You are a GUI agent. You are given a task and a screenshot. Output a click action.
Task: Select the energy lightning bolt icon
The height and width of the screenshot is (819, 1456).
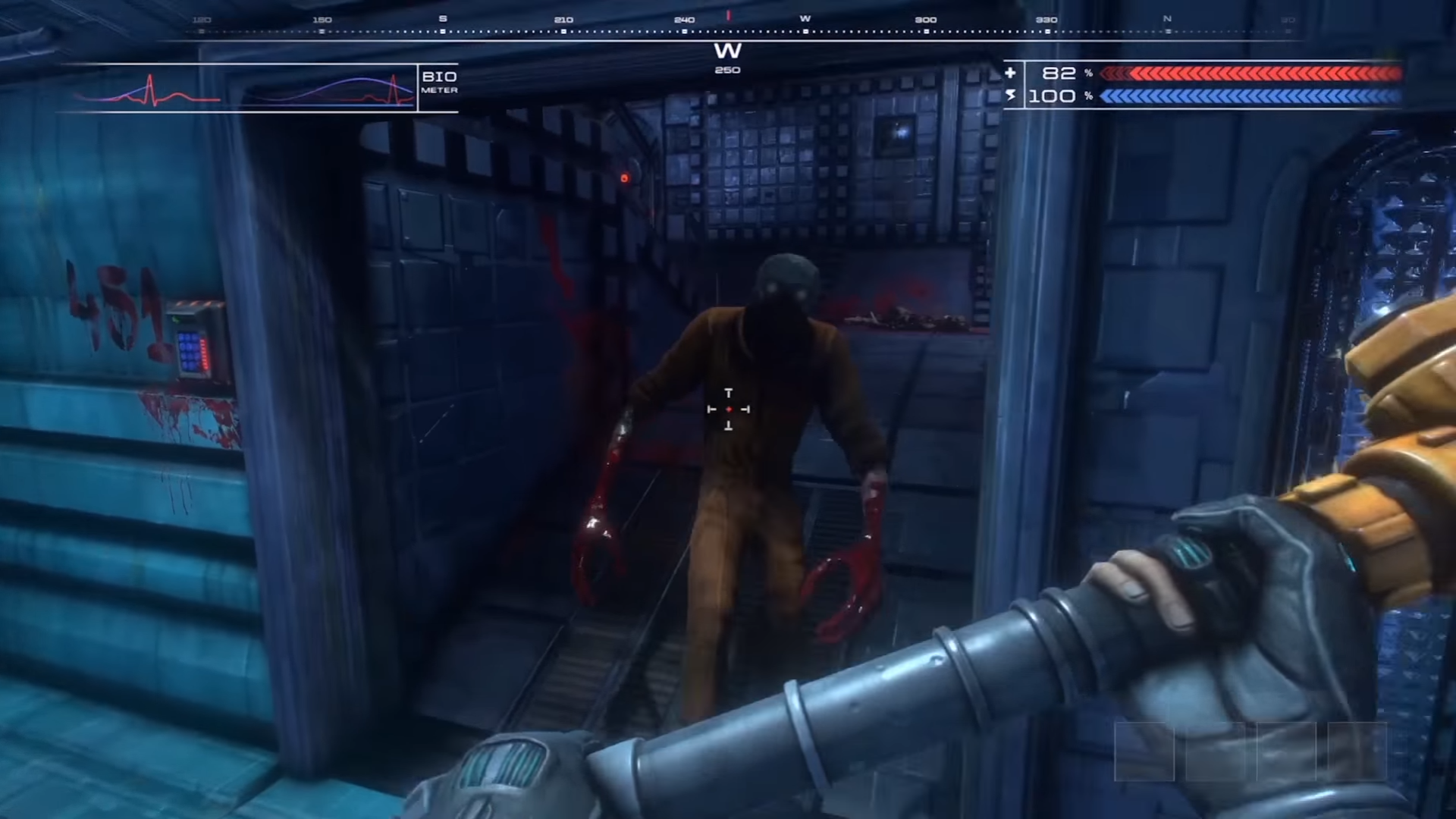pos(1011,96)
